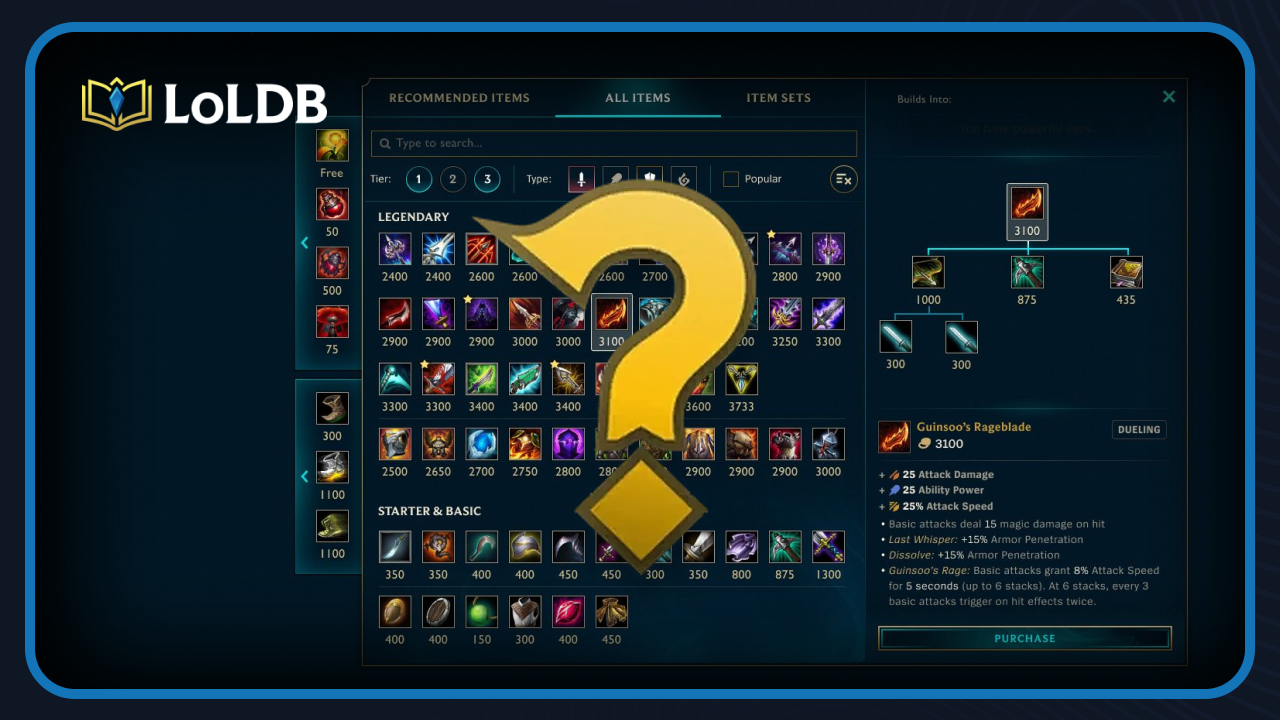Select the sword damage type filter
The height and width of the screenshot is (720, 1280).
click(x=581, y=179)
